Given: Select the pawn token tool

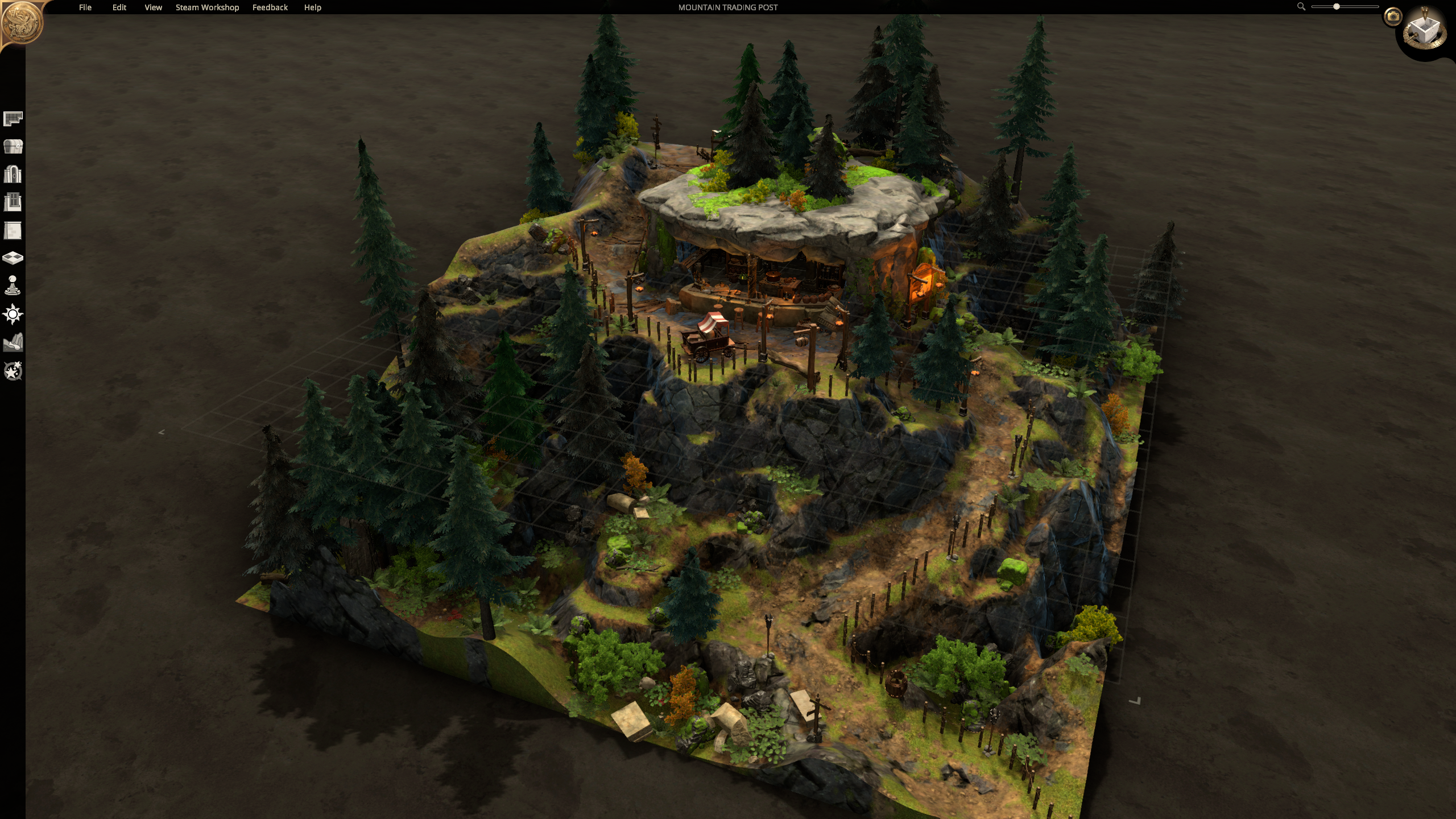Looking at the screenshot, I should [13, 286].
